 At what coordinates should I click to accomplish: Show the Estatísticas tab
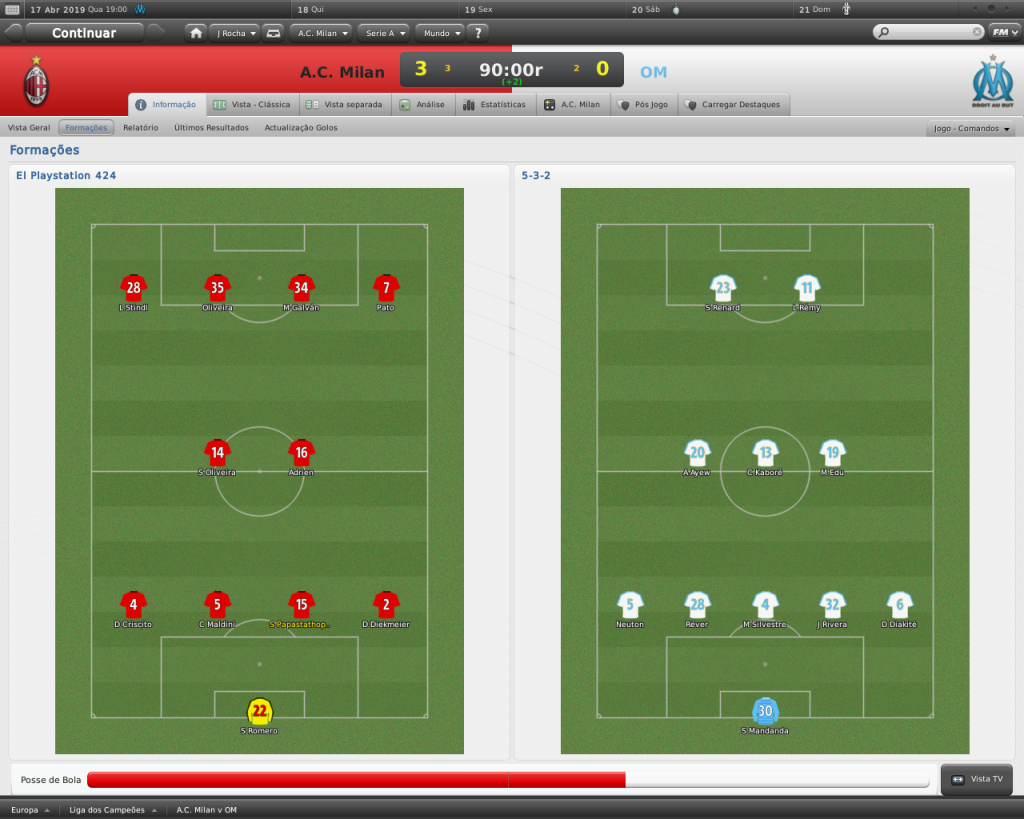[x=494, y=104]
